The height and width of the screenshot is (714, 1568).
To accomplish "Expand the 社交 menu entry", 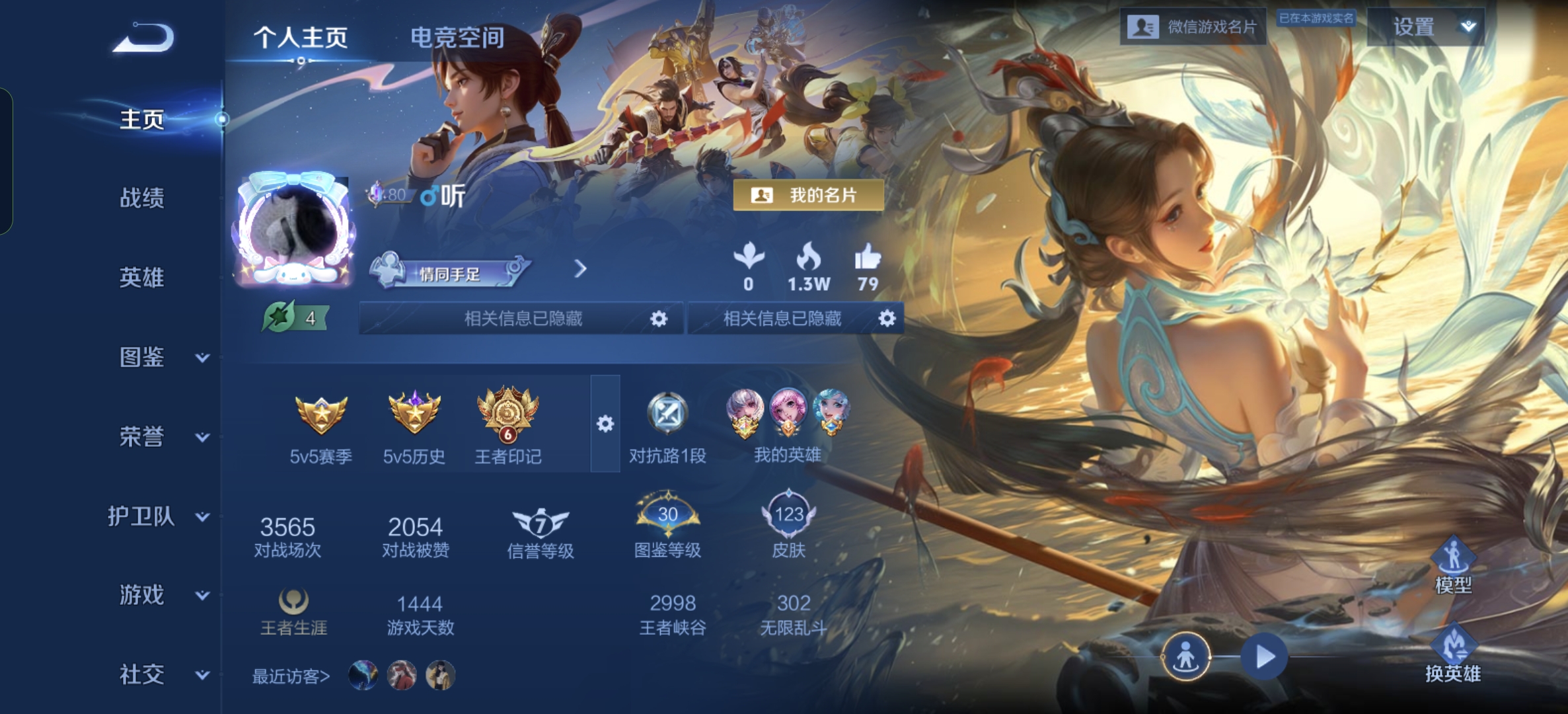I will click(163, 675).
